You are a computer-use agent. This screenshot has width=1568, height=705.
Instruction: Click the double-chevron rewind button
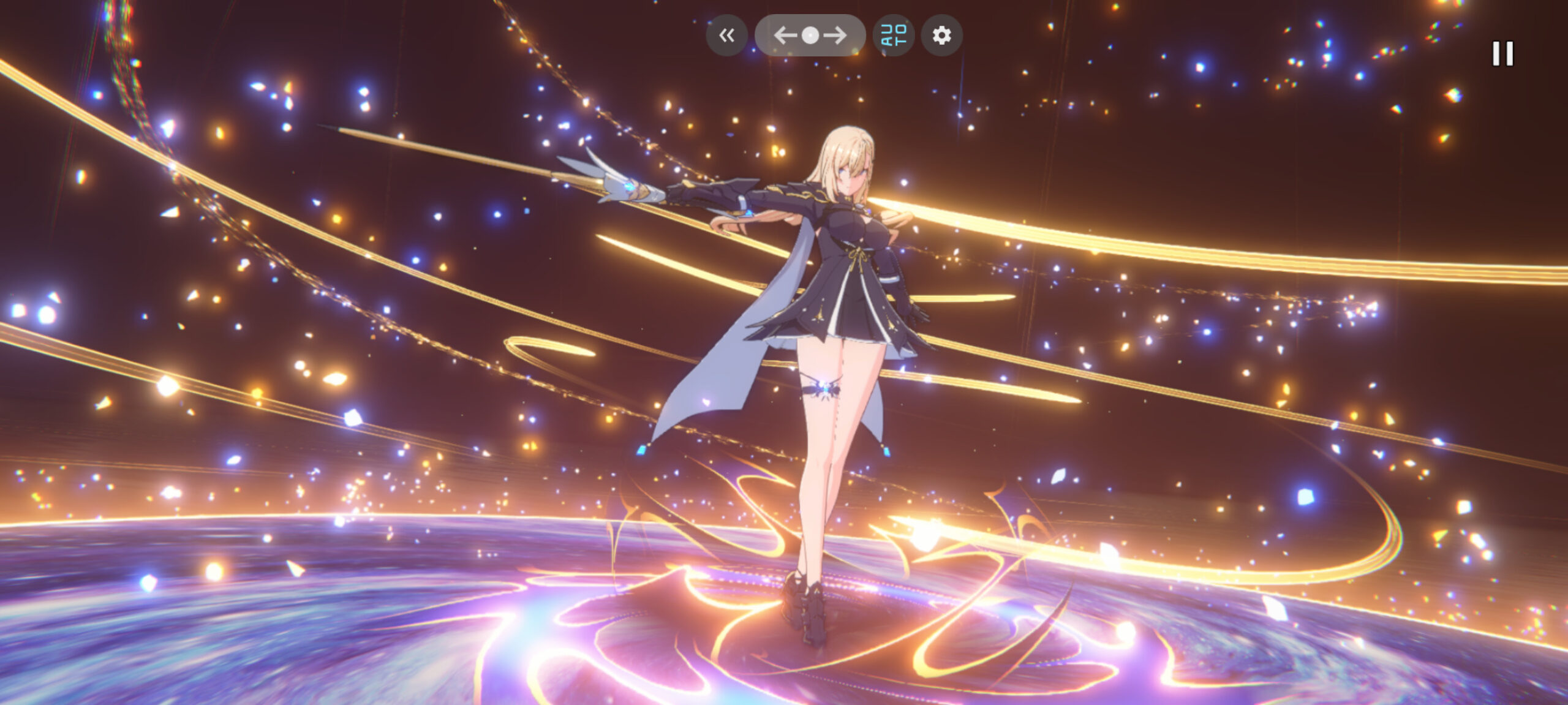point(726,36)
